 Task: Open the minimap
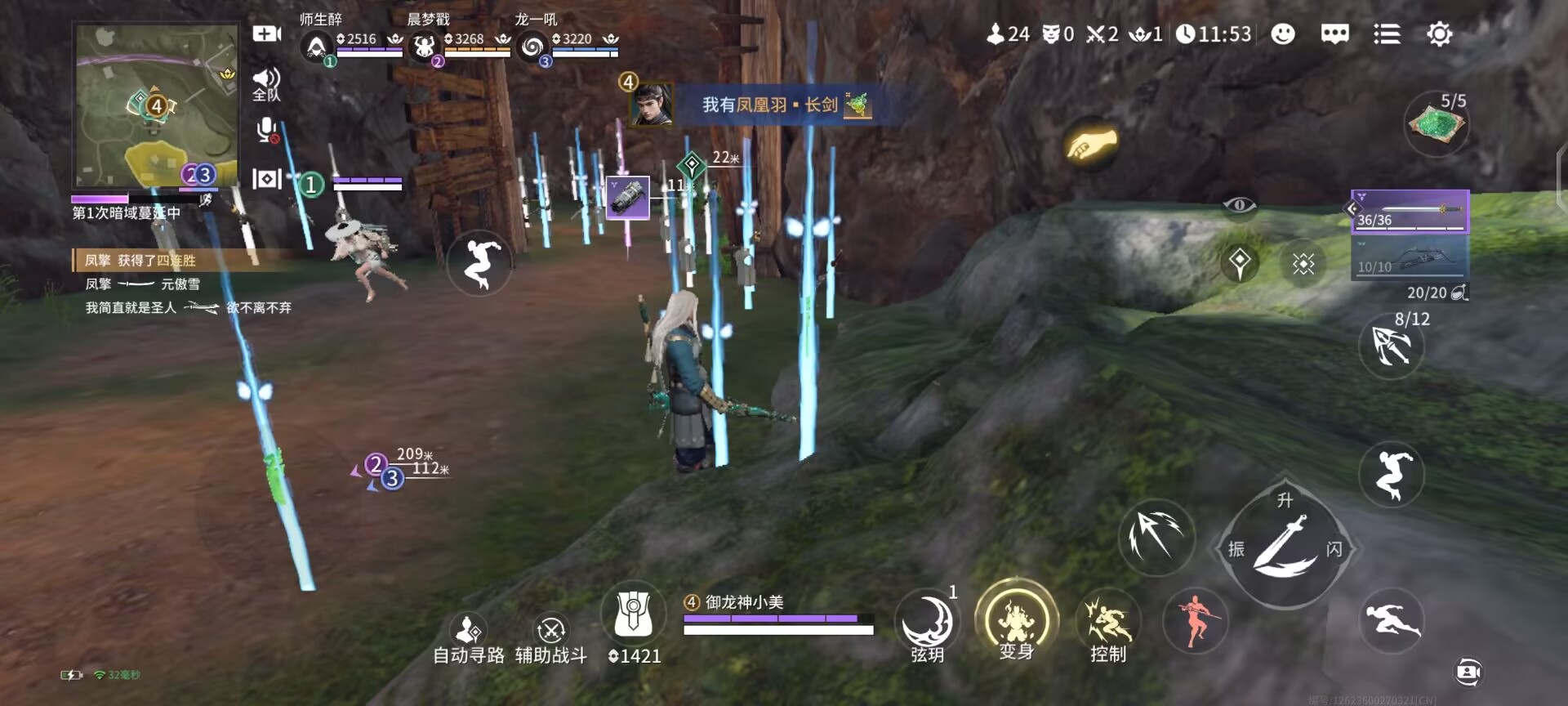tap(155, 106)
